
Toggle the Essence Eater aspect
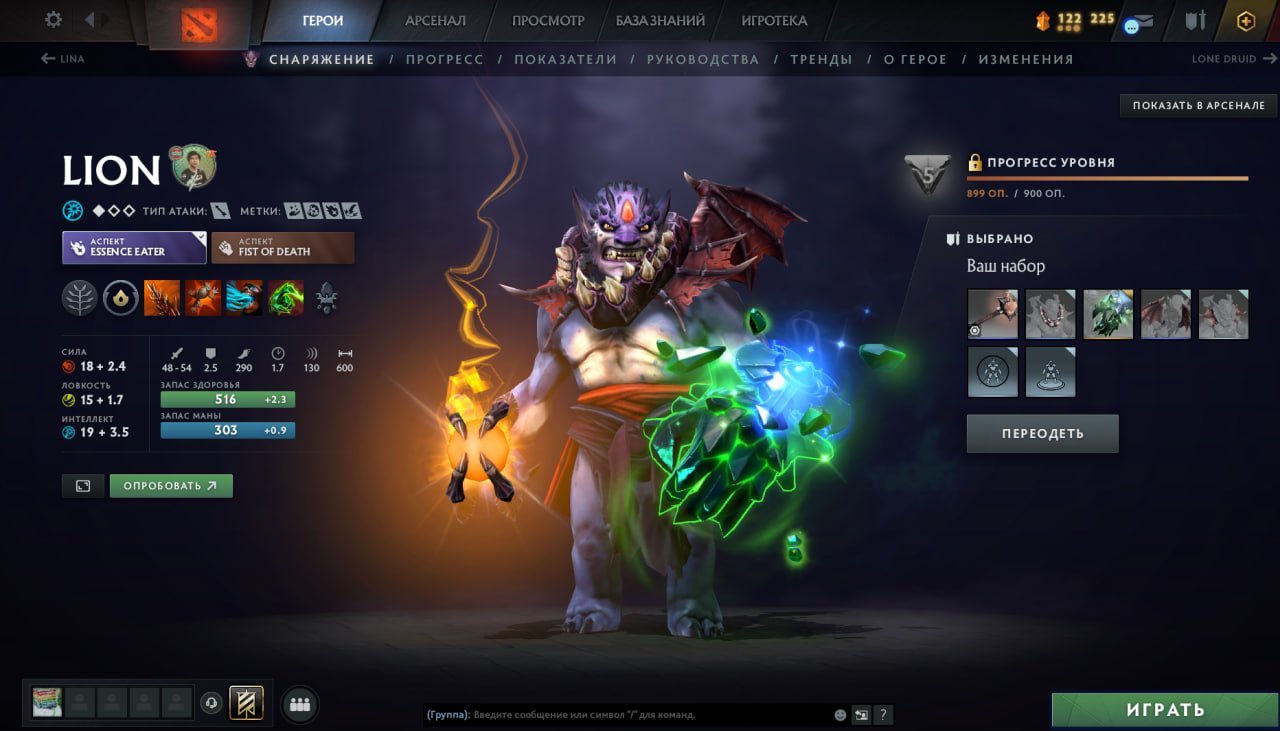[133, 247]
